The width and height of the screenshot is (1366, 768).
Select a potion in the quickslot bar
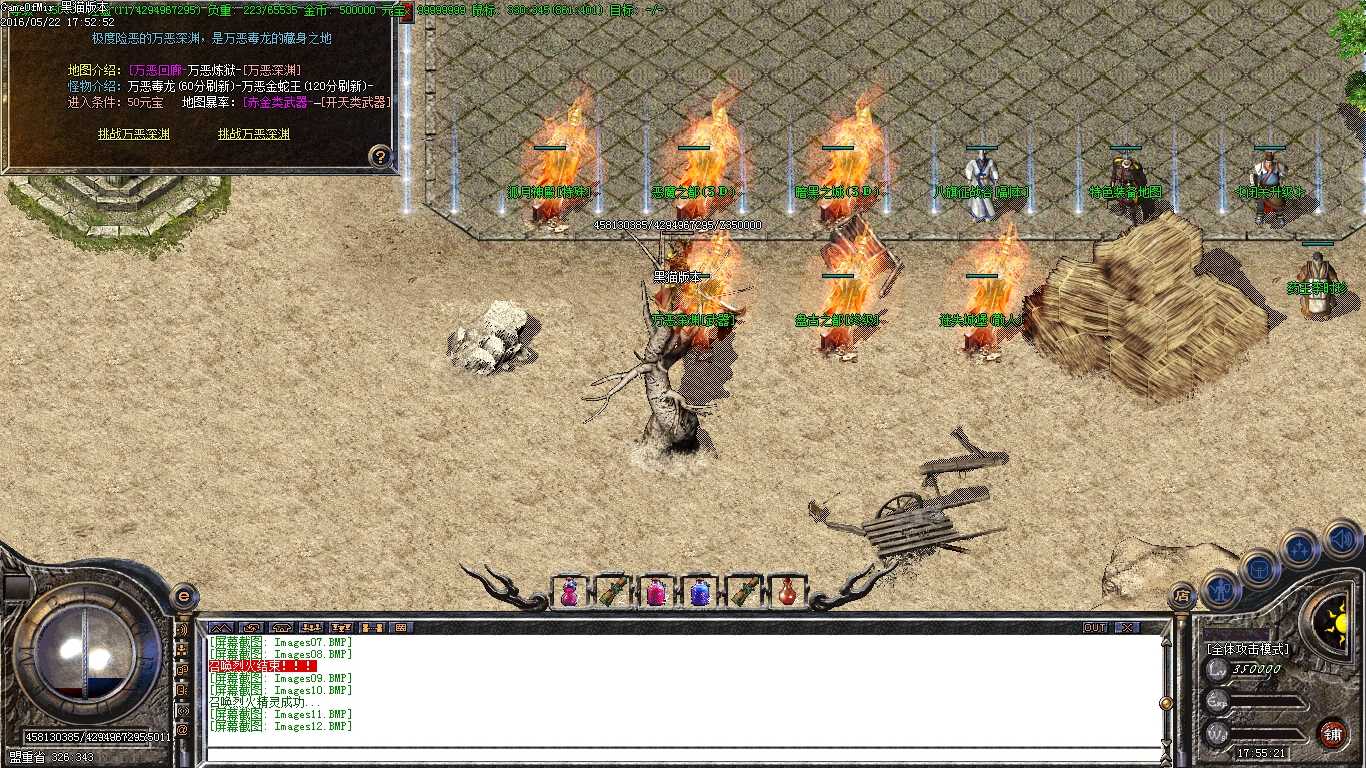tap(568, 592)
